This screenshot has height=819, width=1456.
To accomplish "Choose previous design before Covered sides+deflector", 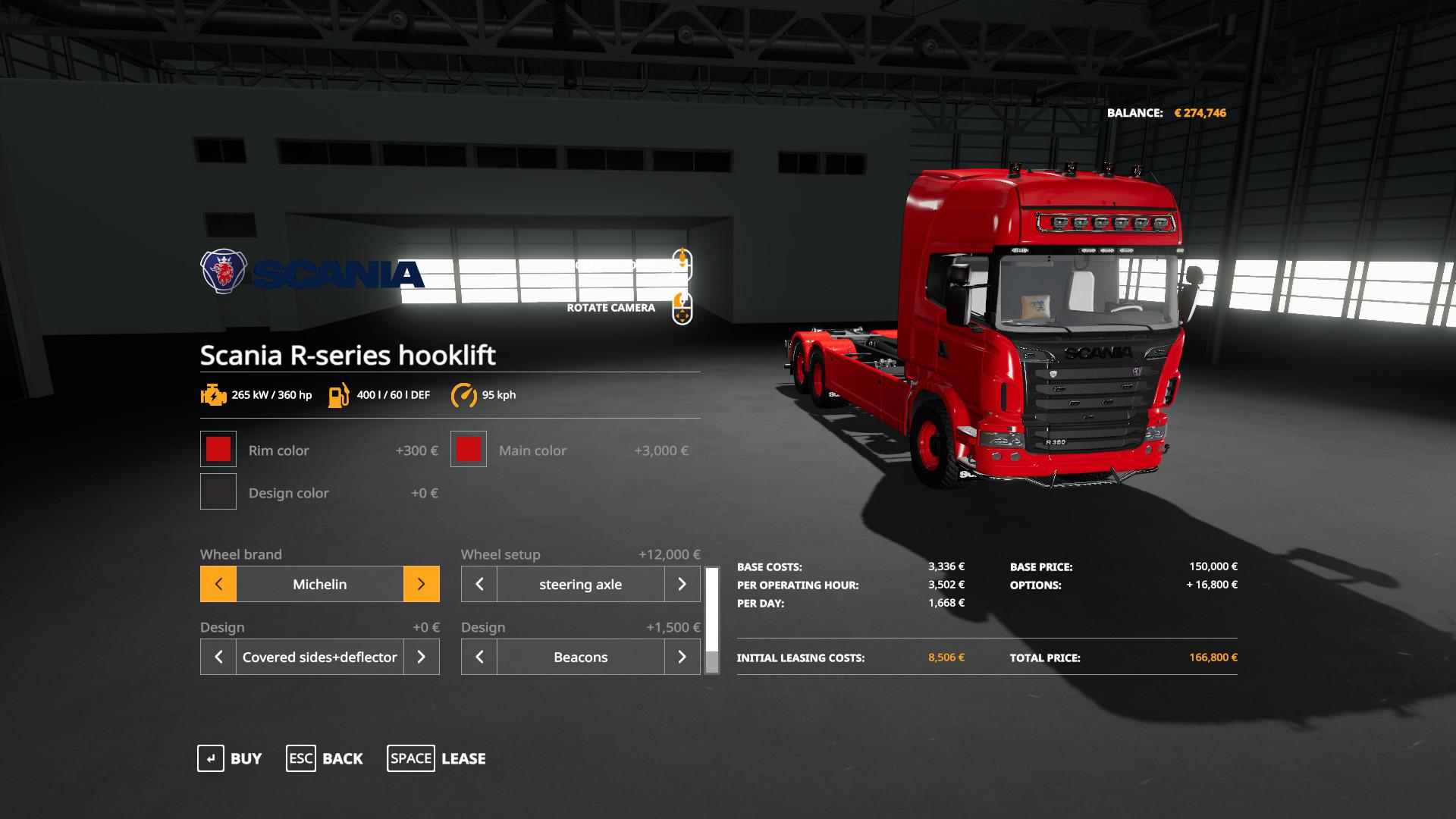I will [218, 657].
